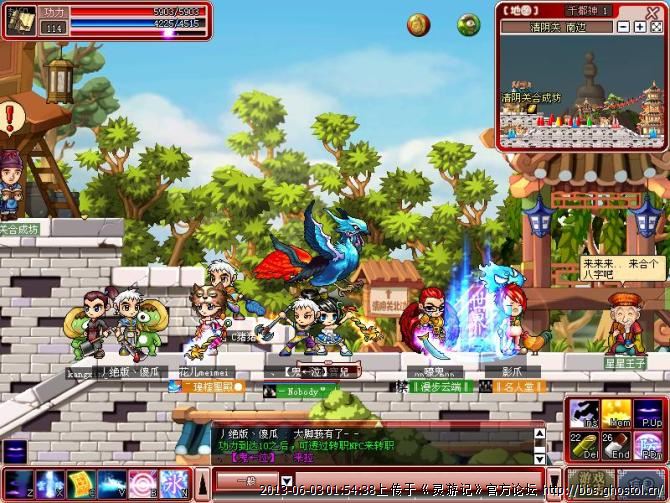Activate the pink swirl skill slot

pos(141,483)
